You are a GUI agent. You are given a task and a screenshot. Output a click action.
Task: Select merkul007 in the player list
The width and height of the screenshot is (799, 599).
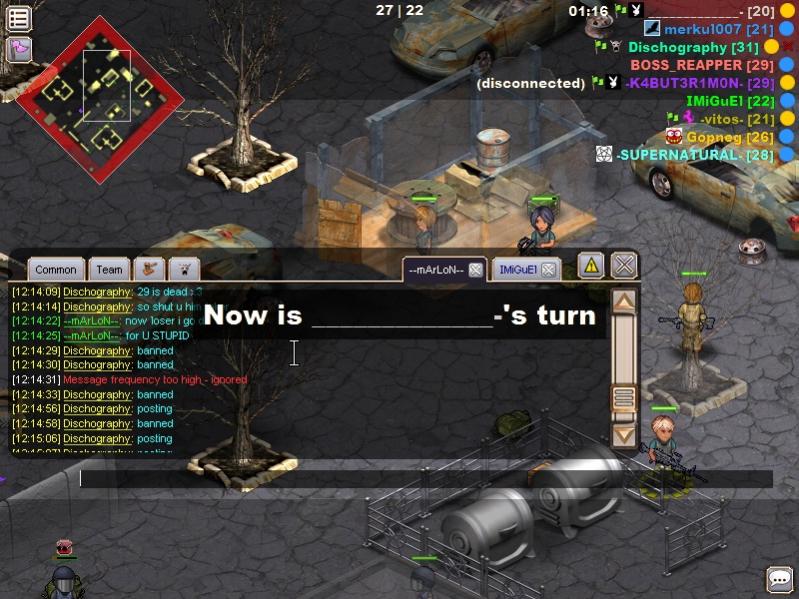(x=700, y=29)
